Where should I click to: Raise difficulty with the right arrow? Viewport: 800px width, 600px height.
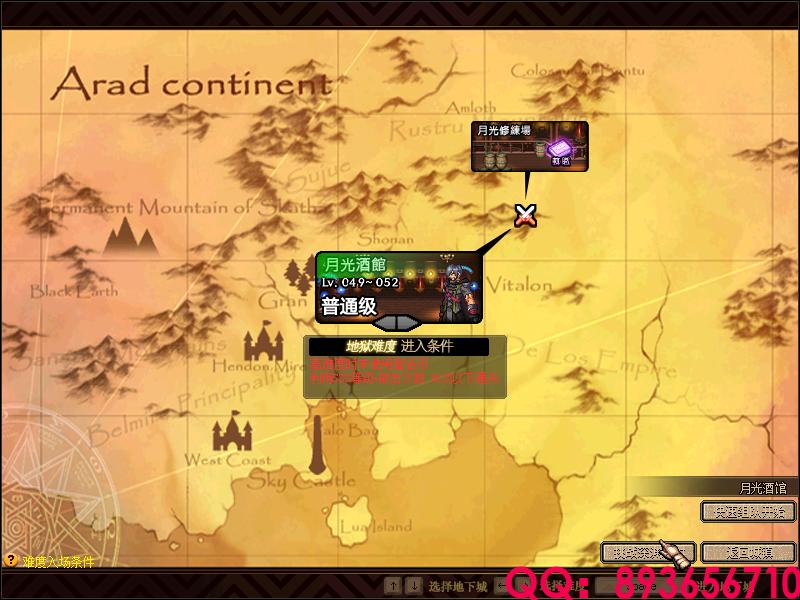411,322
